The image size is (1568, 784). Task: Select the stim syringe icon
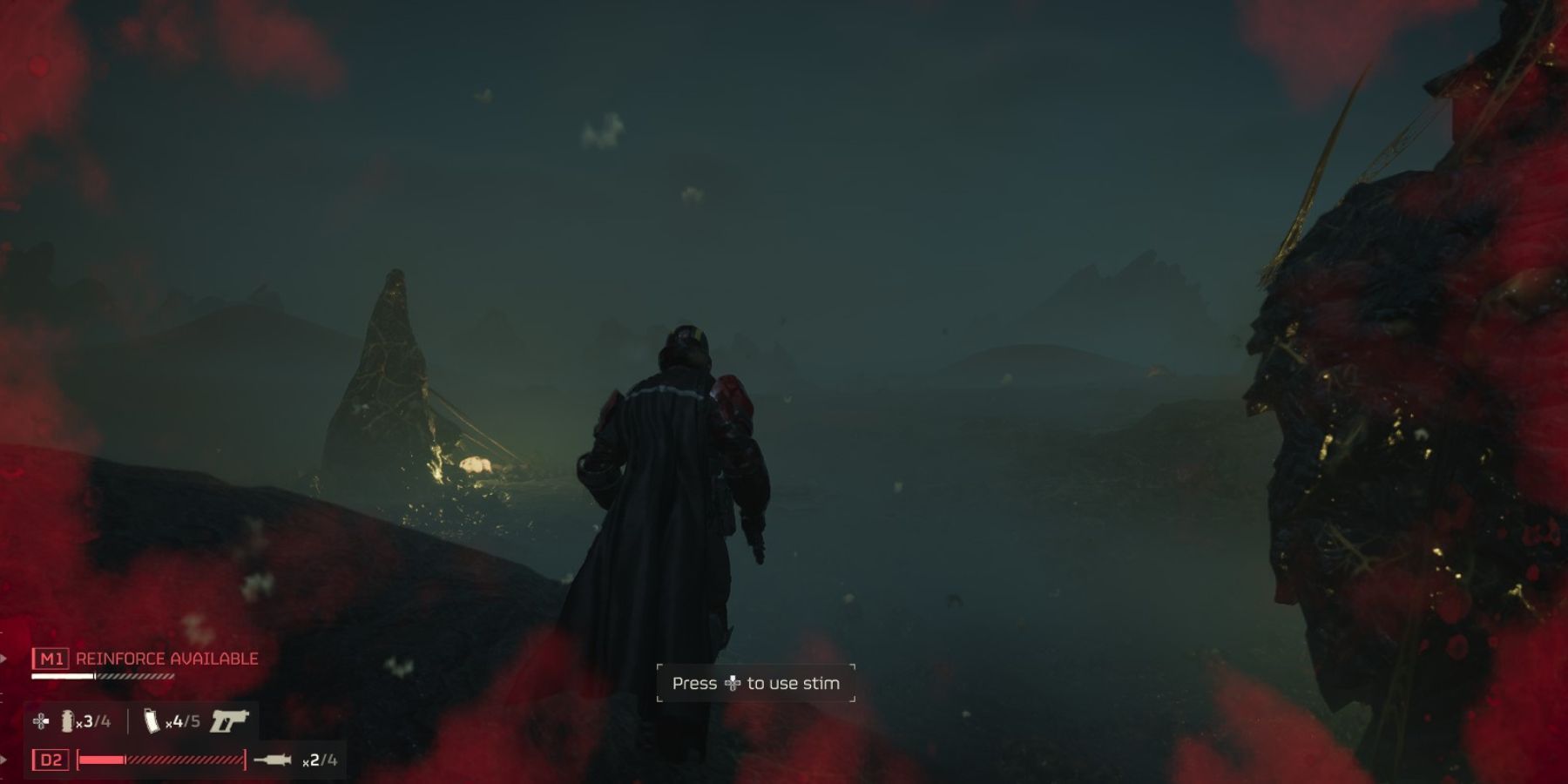[x=273, y=760]
